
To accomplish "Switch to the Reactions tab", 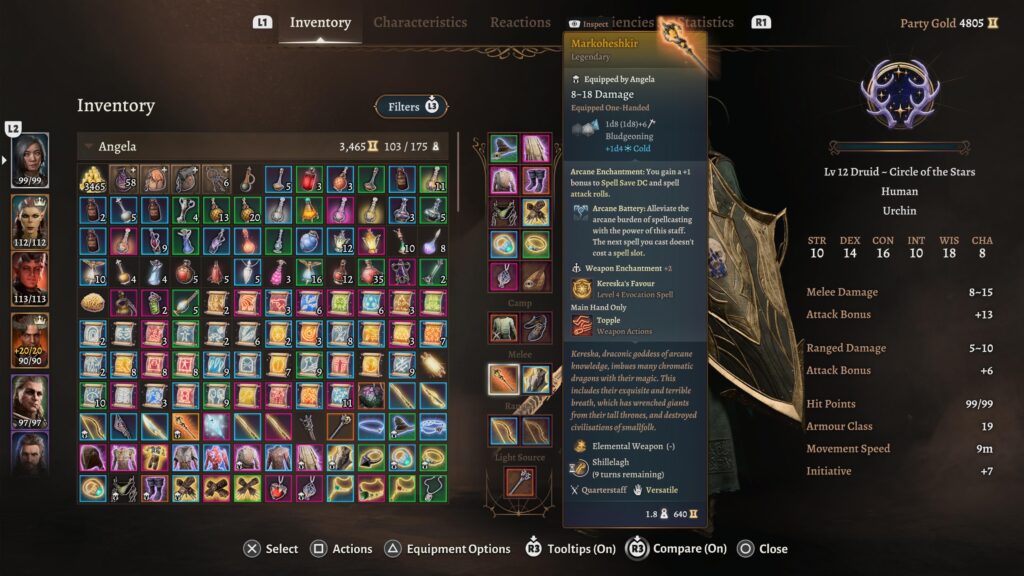I will pyautogui.click(x=520, y=23).
